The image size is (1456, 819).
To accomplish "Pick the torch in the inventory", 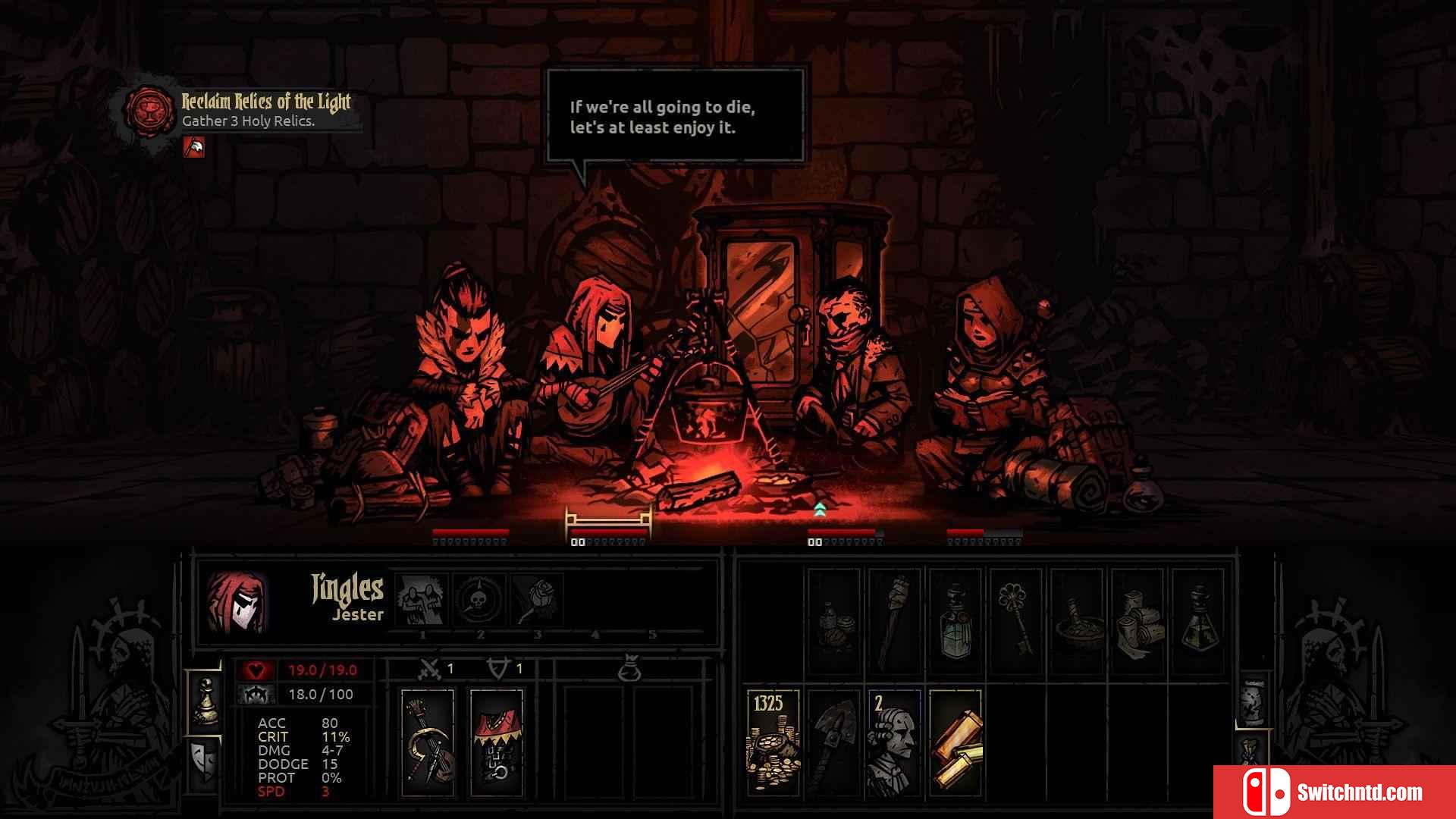I will point(895,621).
